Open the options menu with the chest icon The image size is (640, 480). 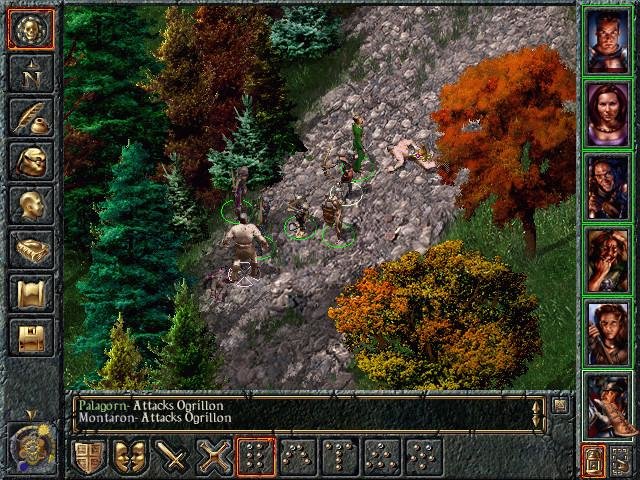click(x=30, y=337)
